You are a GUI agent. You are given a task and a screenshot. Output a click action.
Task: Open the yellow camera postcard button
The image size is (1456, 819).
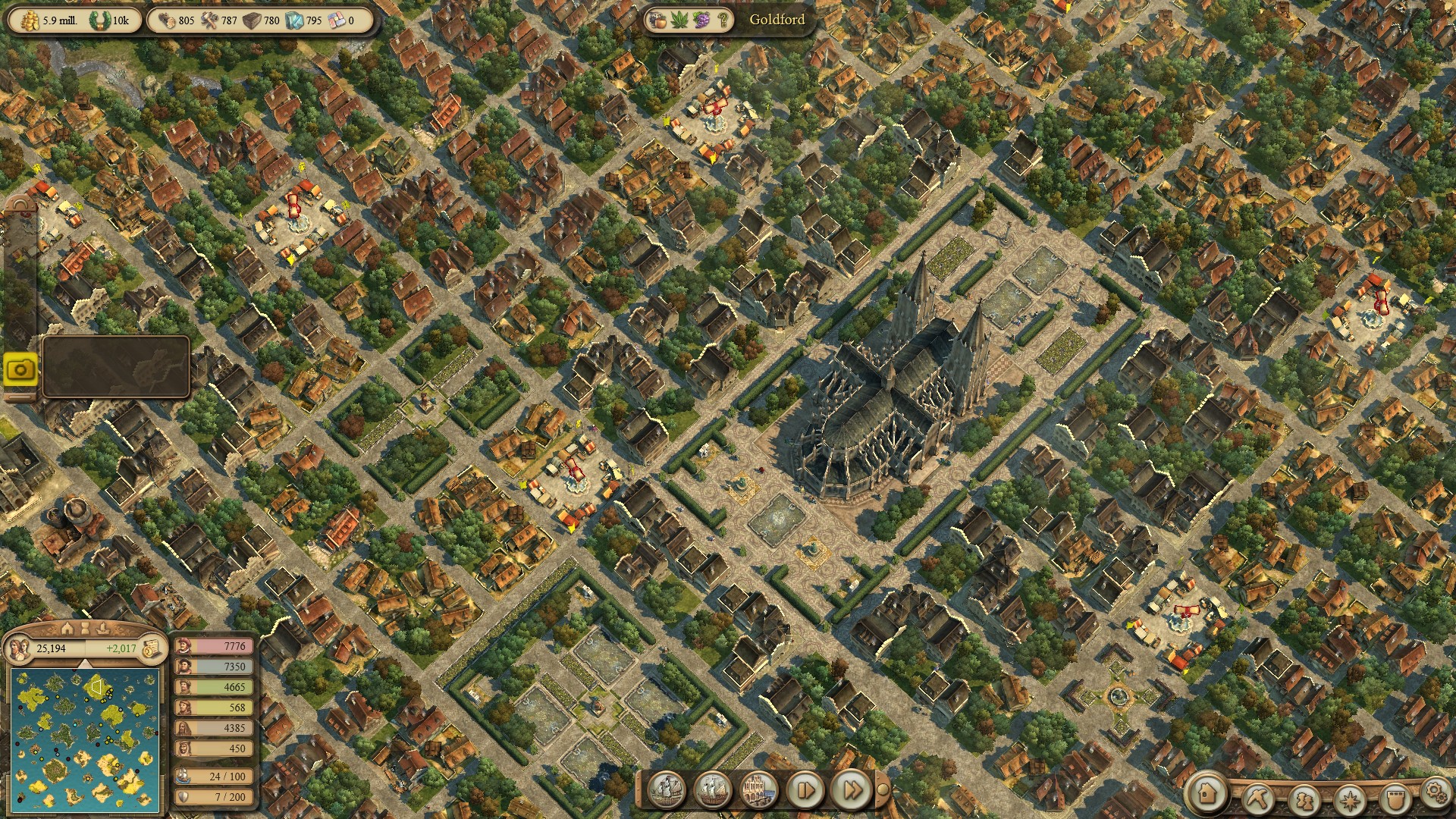pos(20,369)
